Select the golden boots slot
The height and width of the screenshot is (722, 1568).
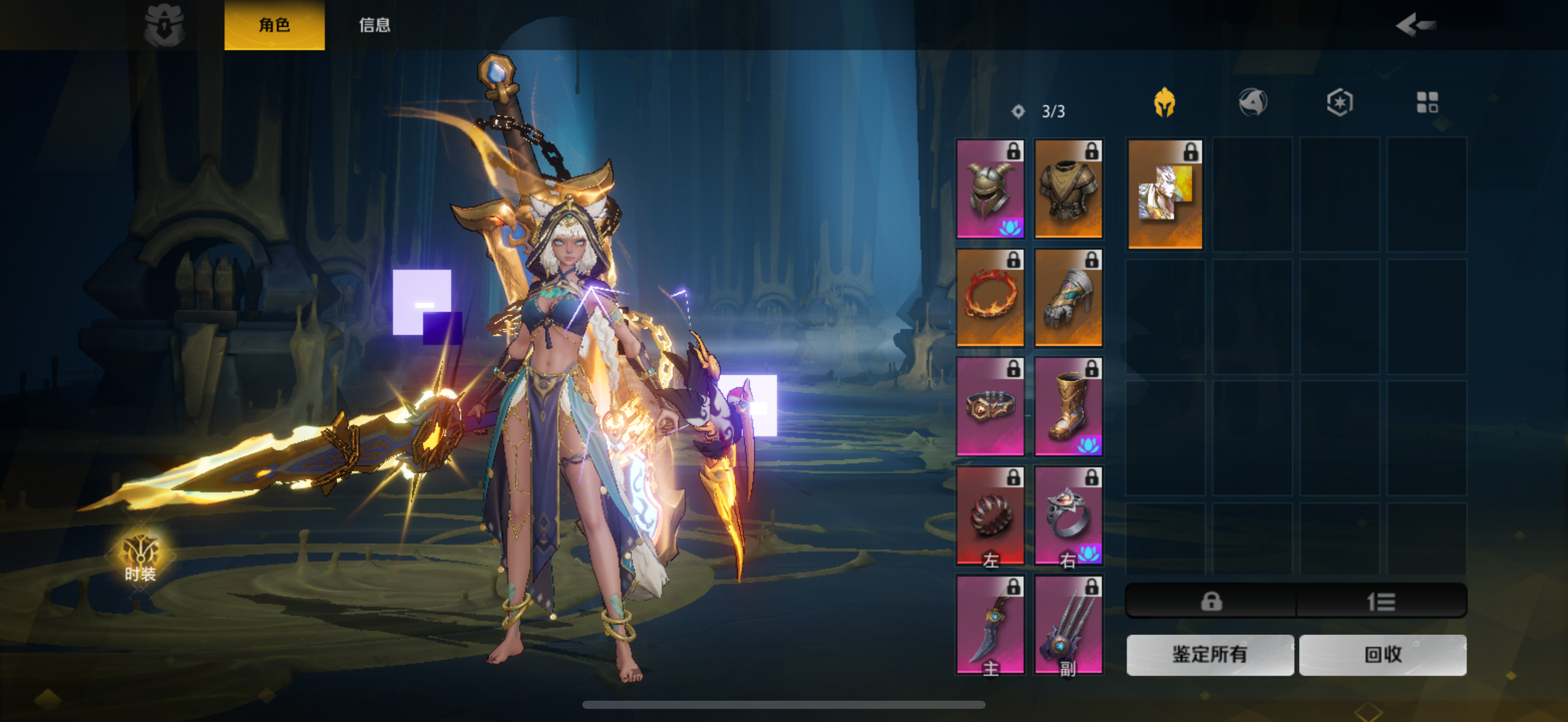point(1068,406)
